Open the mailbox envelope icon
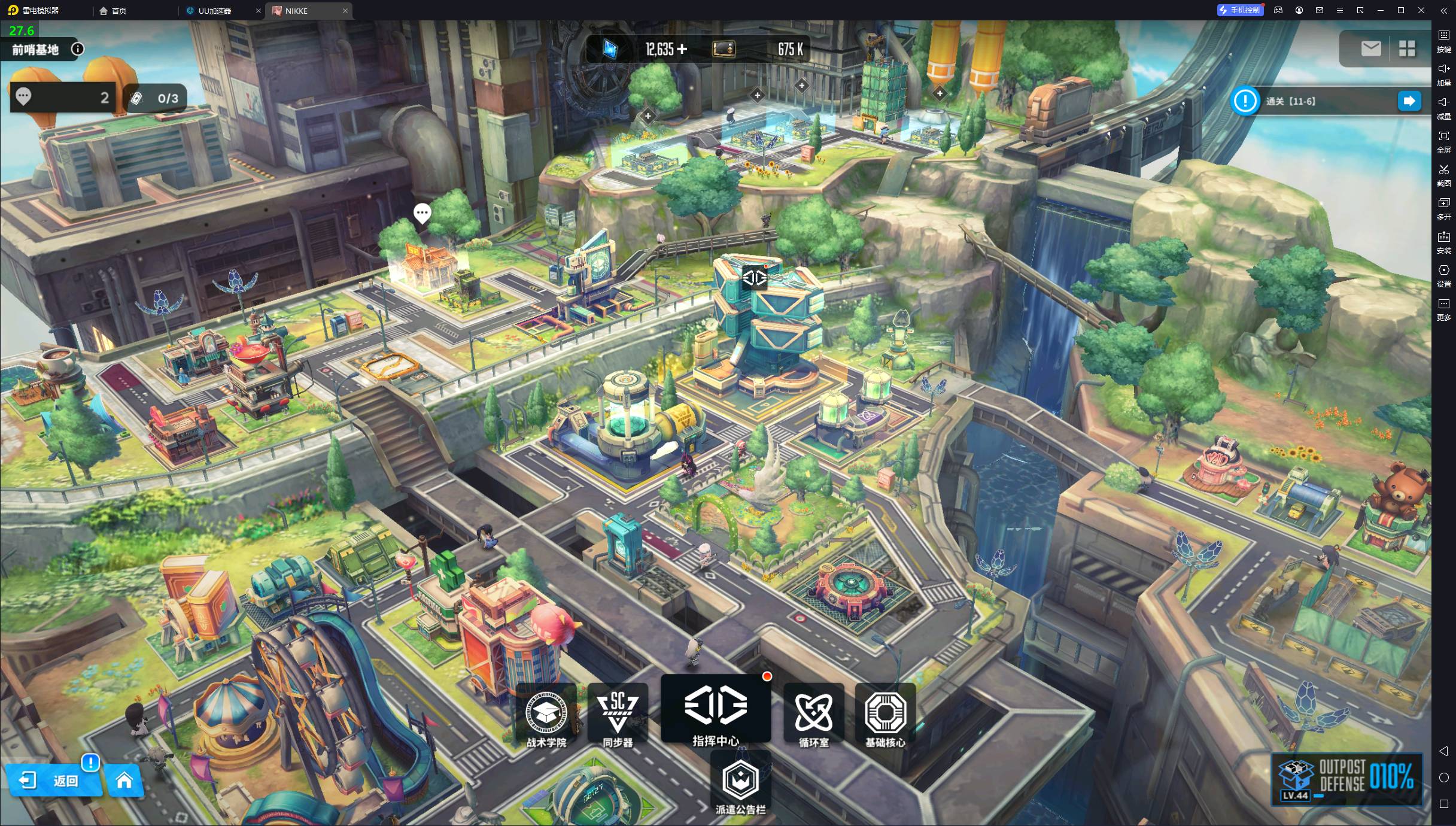The image size is (1456, 826). 1370,48
